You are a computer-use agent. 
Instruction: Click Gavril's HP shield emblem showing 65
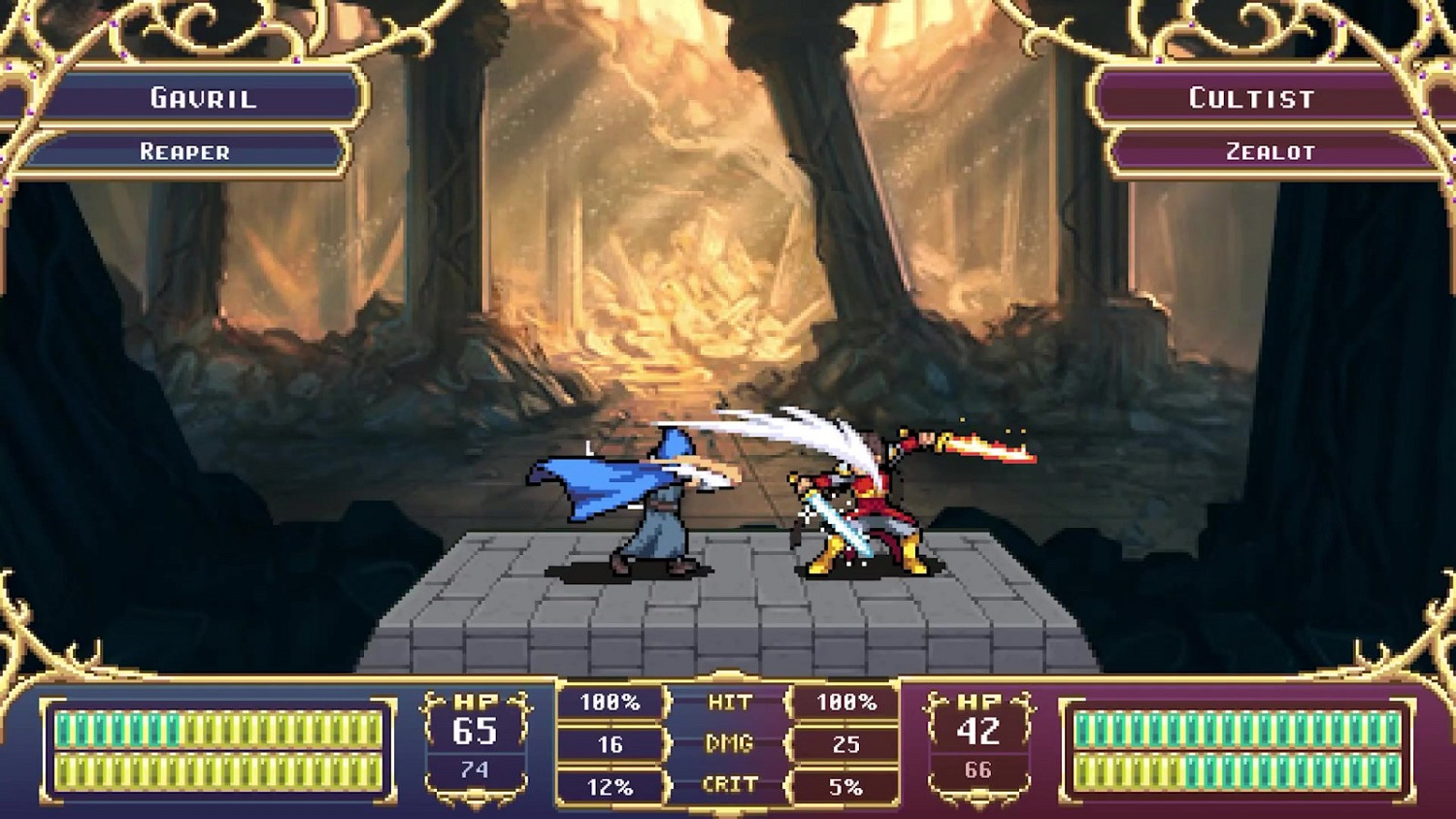(476, 729)
